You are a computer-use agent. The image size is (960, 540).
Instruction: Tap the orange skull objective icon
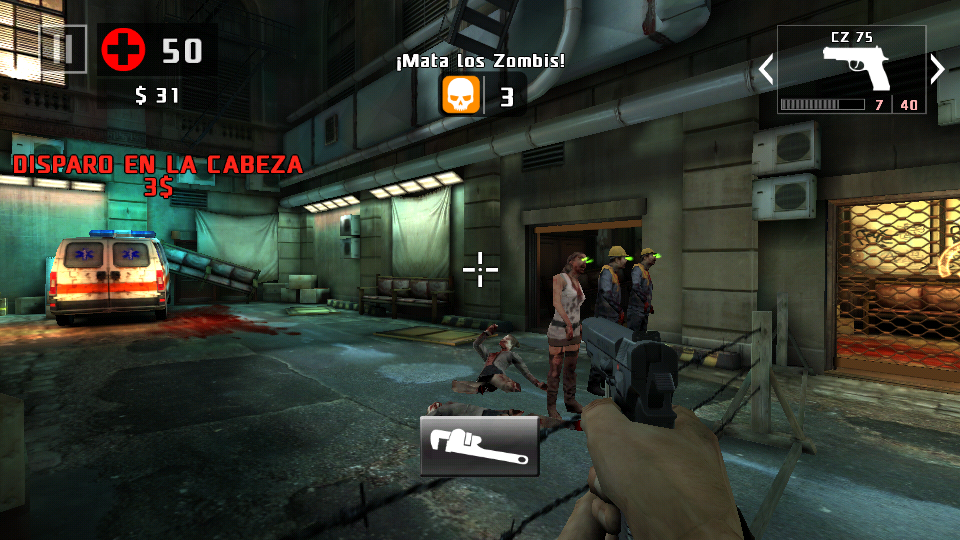(x=461, y=96)
